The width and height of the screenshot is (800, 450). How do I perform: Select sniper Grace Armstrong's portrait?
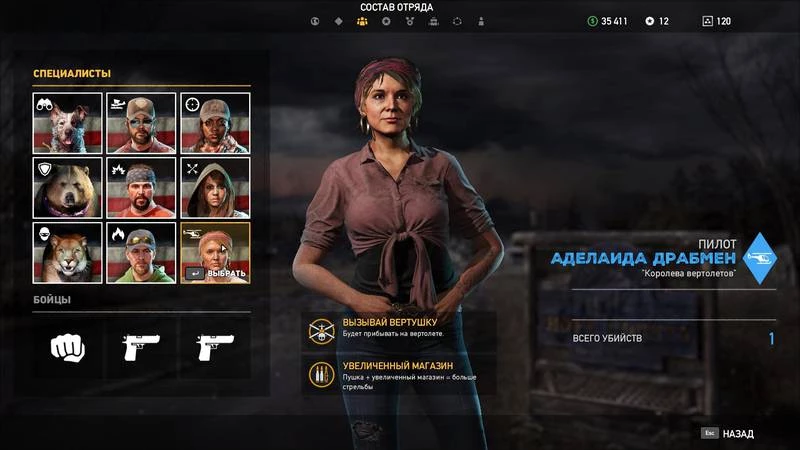(214, 122)
